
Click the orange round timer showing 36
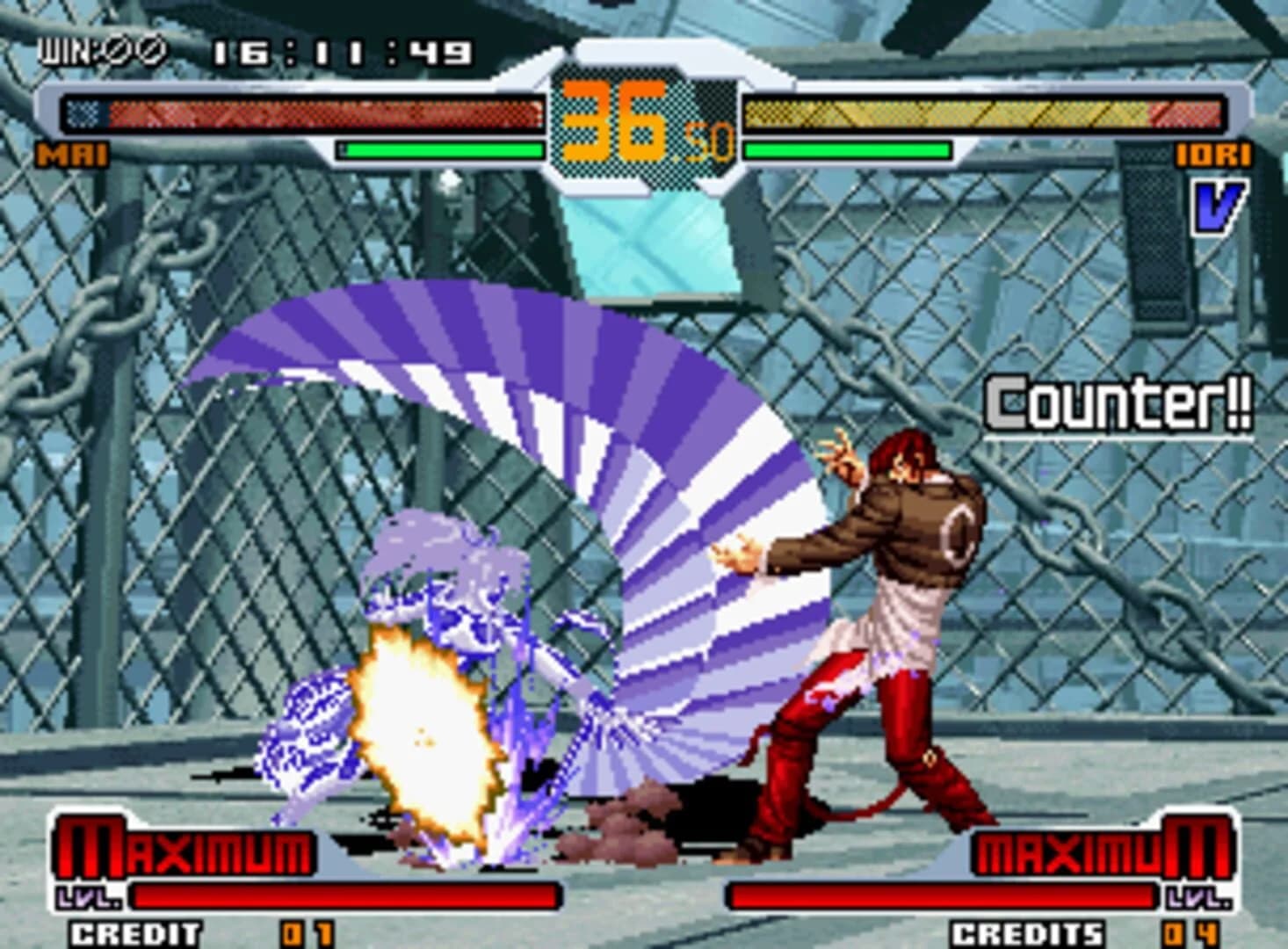pyautogui.click(x=615, y=119)
